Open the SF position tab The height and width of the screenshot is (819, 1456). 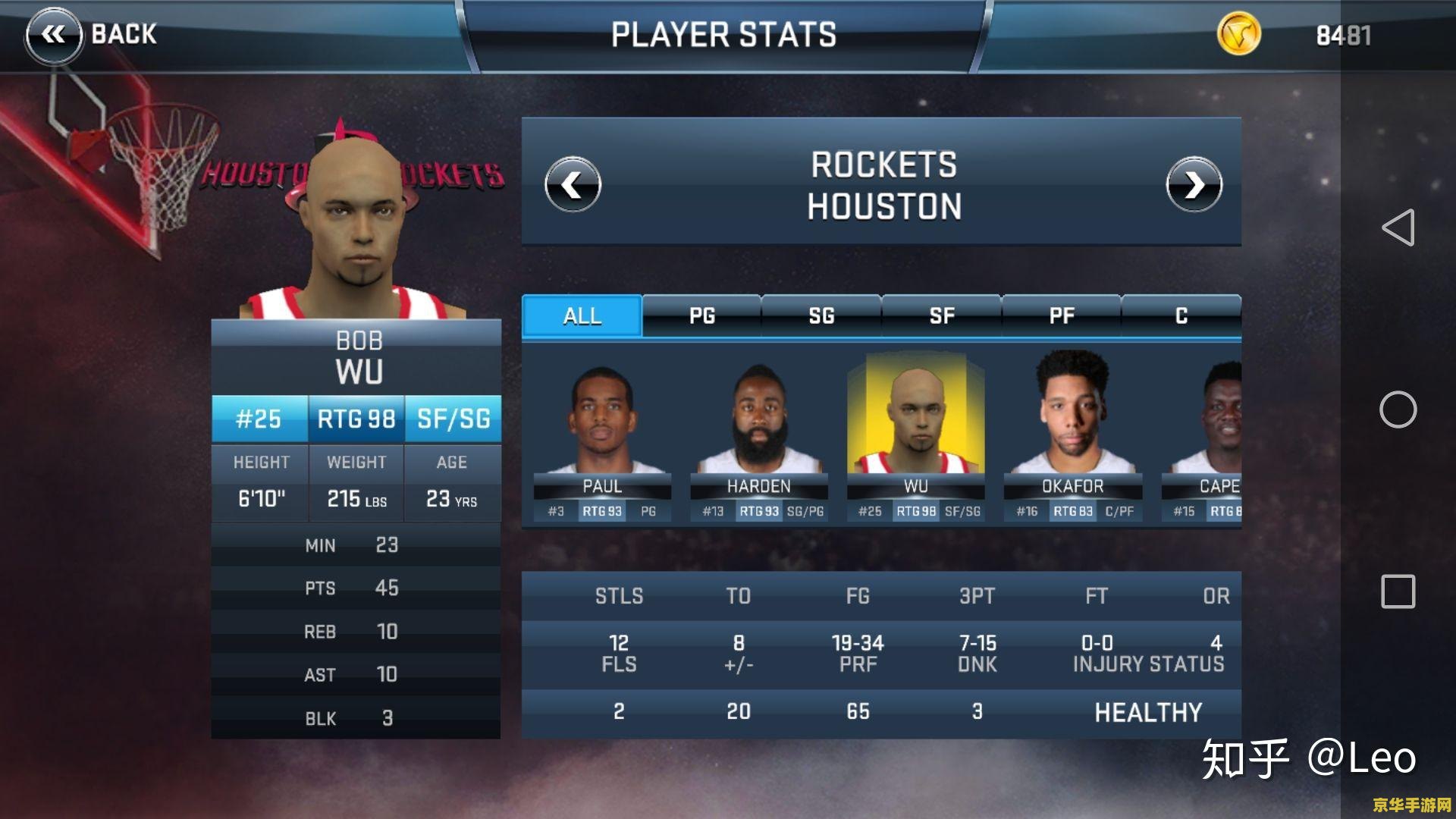point(941,315)
